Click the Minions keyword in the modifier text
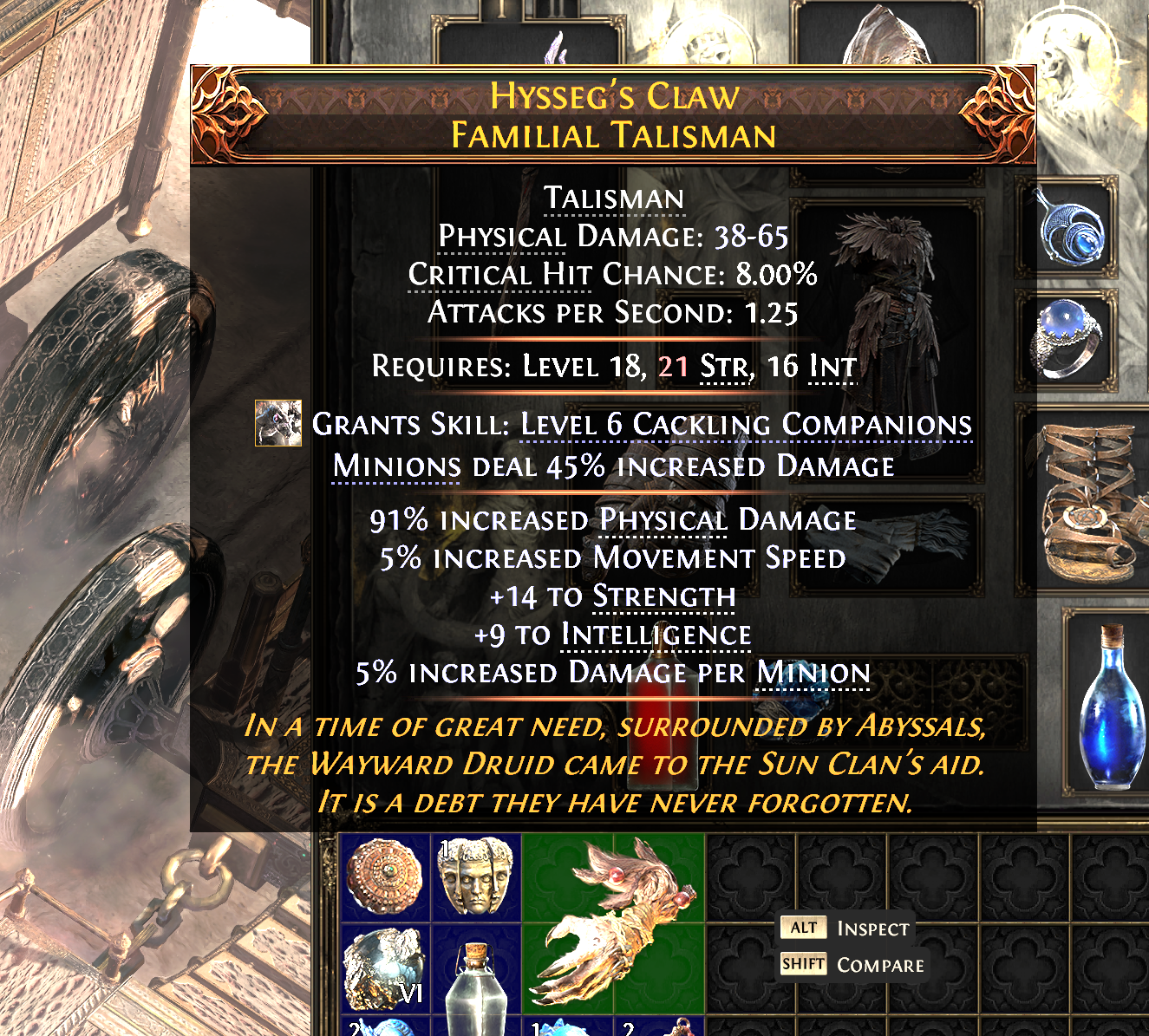The width and height of the screenshot is (1149, 1036). click(395, 466)
